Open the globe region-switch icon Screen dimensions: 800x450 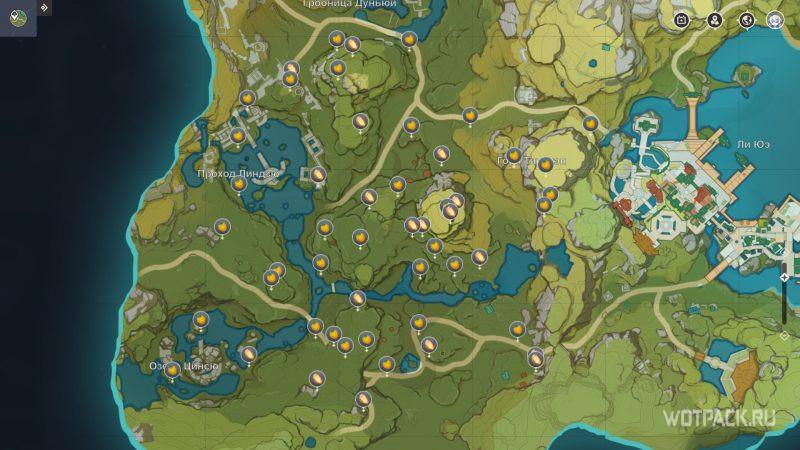tap(745, 20)
